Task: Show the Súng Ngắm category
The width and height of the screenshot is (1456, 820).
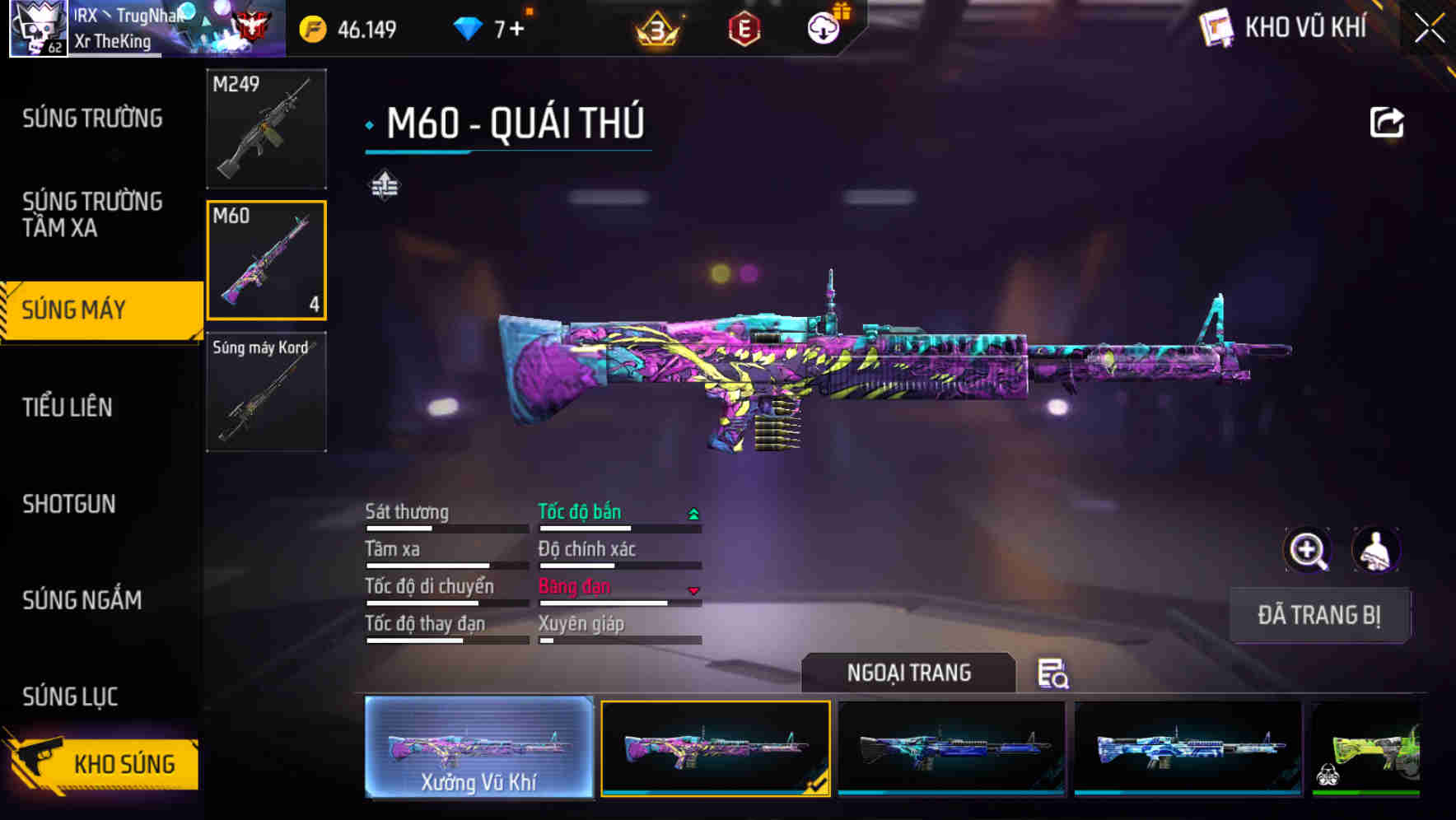Action: click(x=82, y=600)
